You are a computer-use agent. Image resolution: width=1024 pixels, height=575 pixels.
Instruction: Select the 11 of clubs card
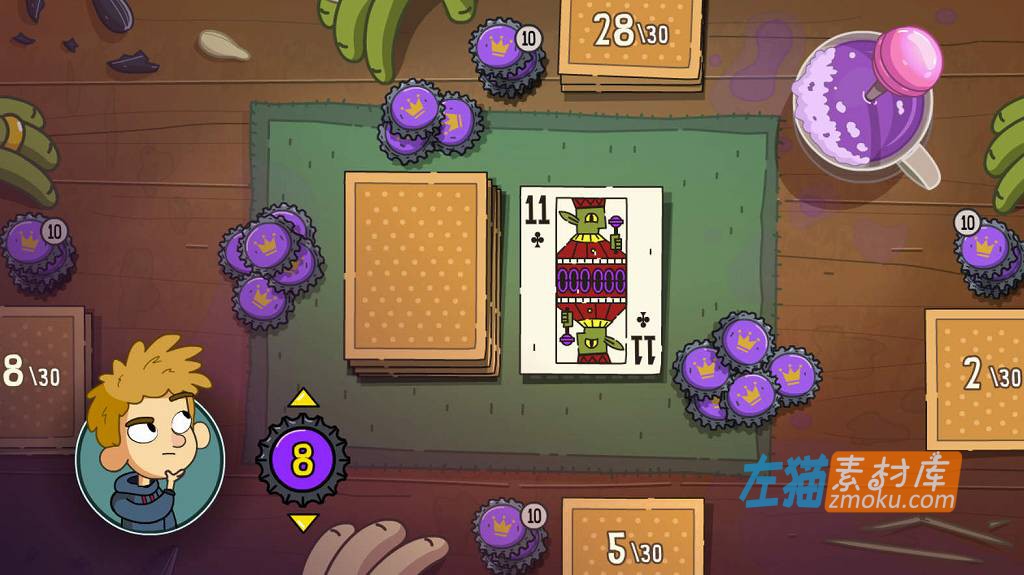click(x=591, y=280)
